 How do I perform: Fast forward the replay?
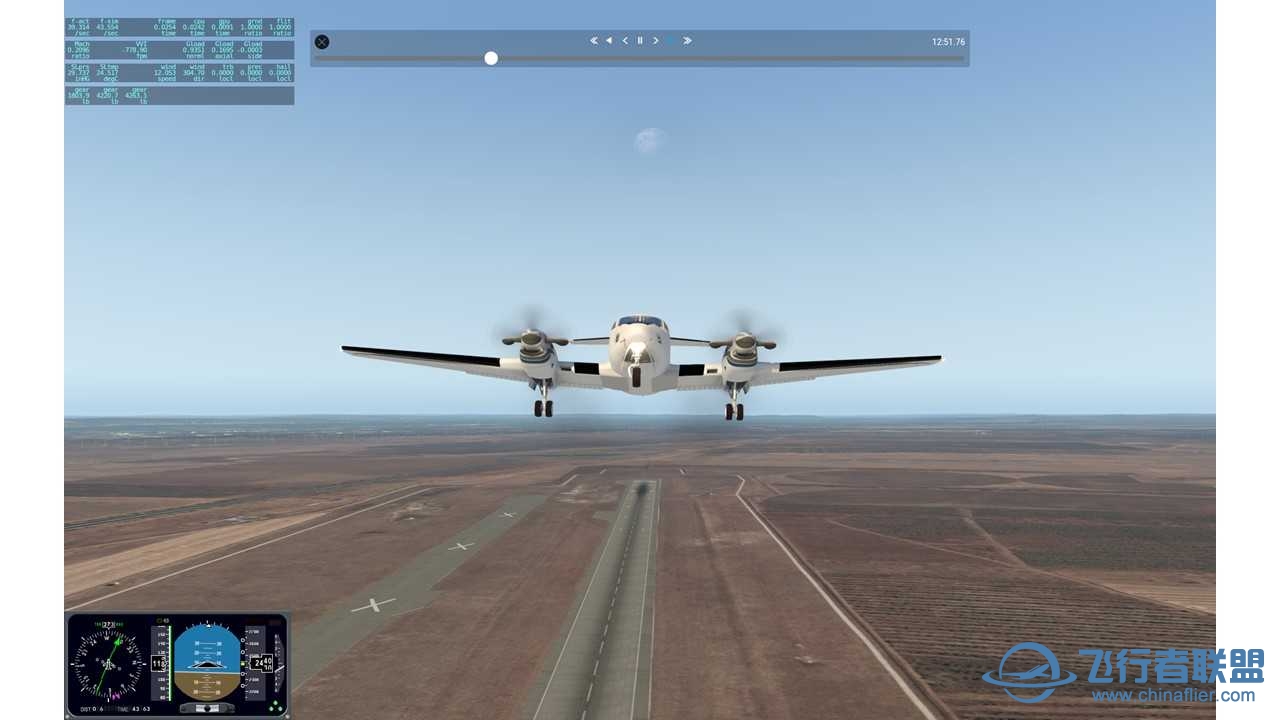click(x=688, y=41)
